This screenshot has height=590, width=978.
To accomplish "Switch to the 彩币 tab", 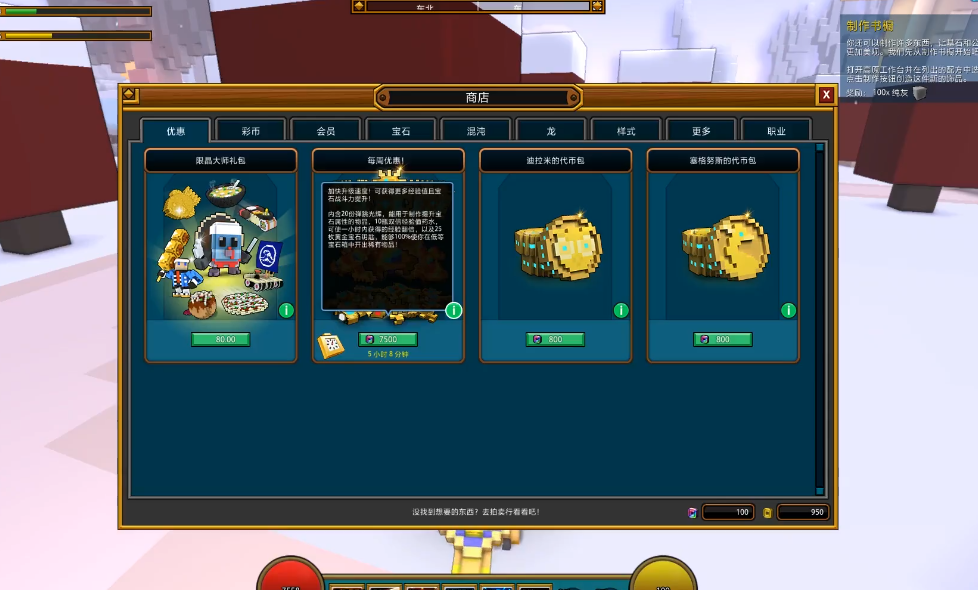I will [251, 131].
